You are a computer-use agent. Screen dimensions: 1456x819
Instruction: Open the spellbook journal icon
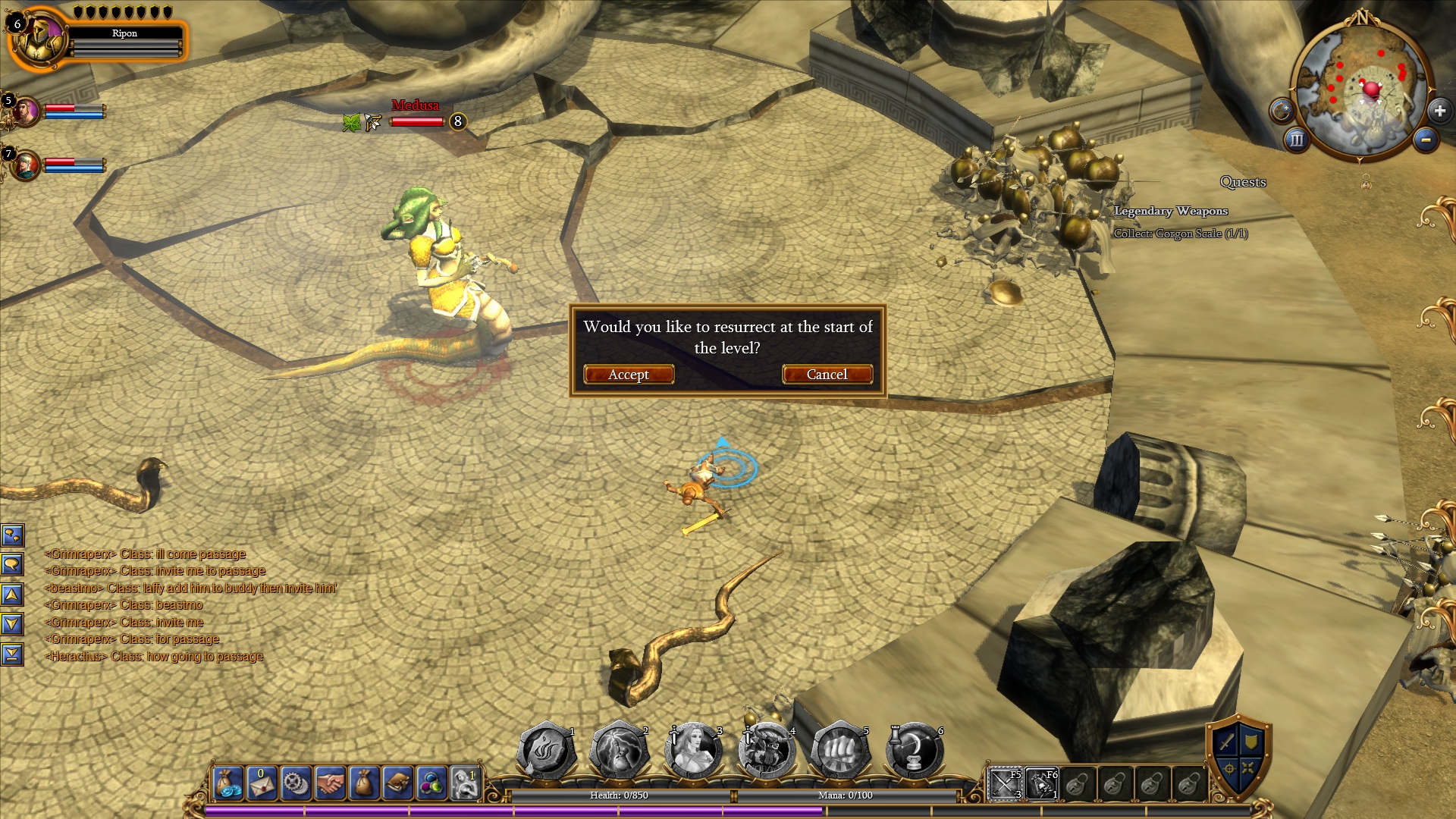click(397, 783)
